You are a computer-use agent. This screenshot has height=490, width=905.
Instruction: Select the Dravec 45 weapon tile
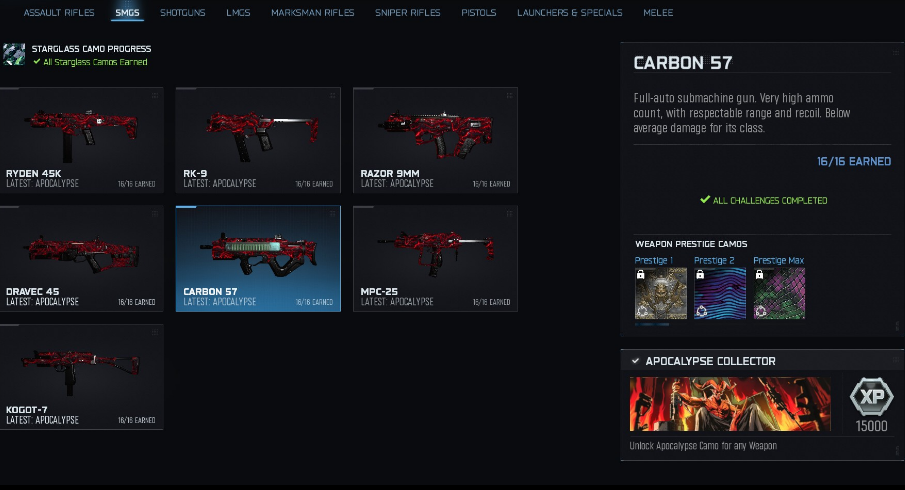(82, 258)
